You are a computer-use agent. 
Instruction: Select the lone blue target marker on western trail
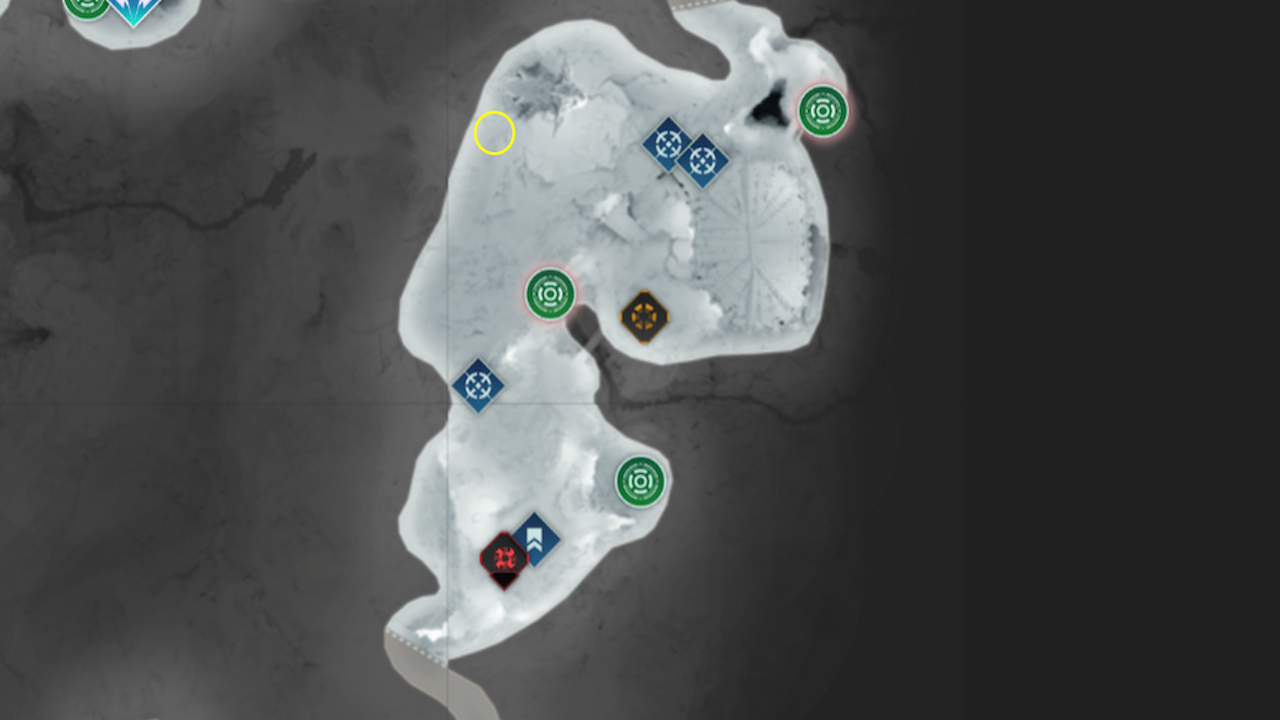(x=479, y=384)
